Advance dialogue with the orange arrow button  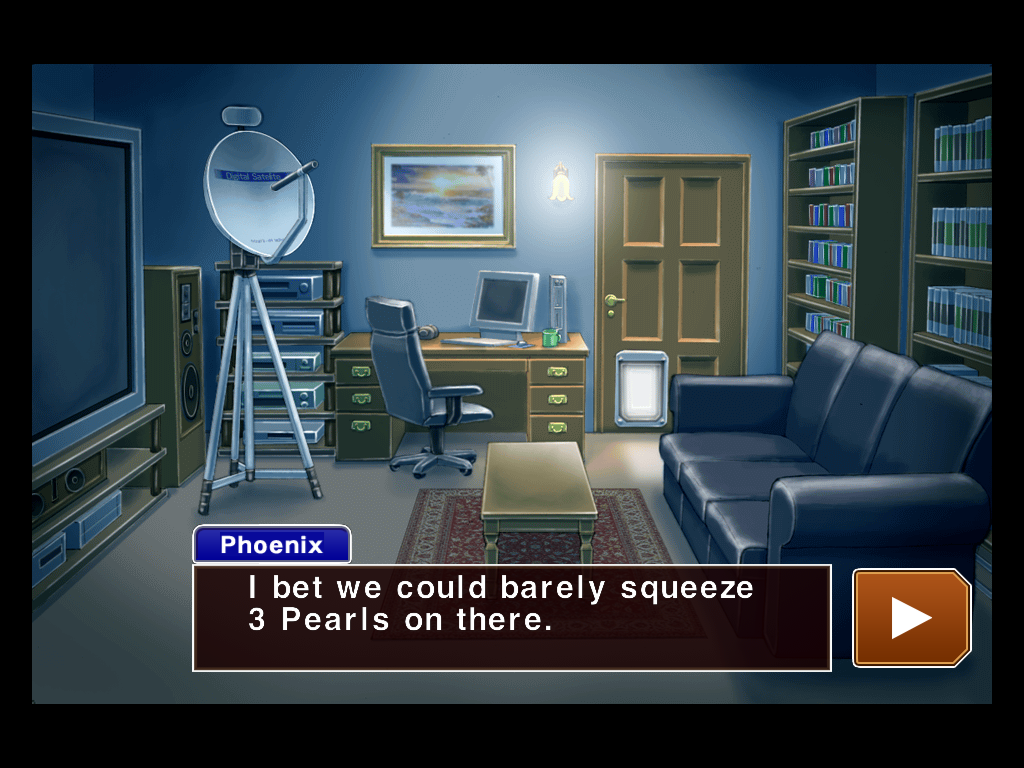pyautogui.click(x=911, y=617)
